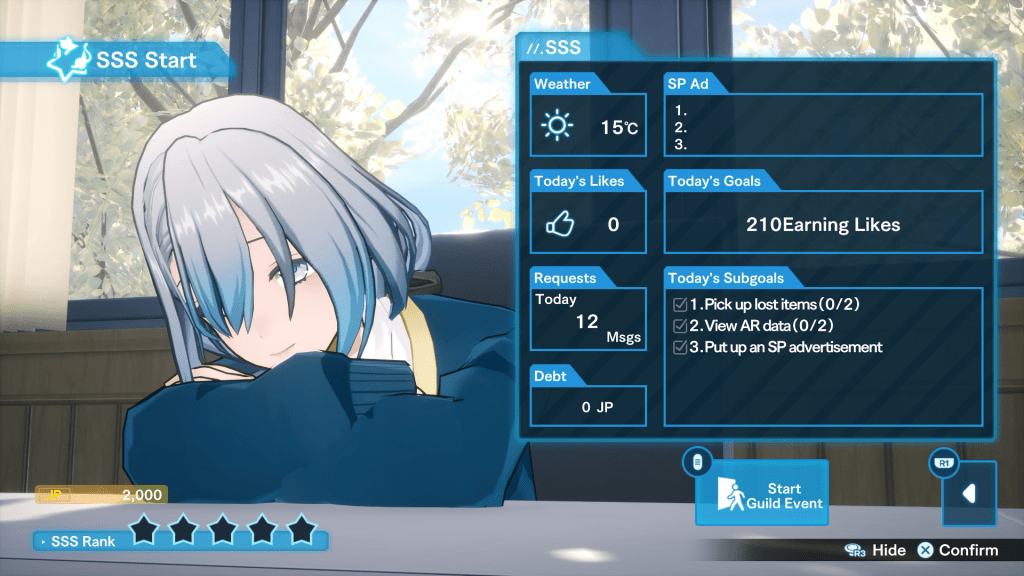This screenshot has width=1024, height=576.
Task: Toggle the SP advertisement subgoal checkbox
Action: pyautogui.click(x=681, y=347)
